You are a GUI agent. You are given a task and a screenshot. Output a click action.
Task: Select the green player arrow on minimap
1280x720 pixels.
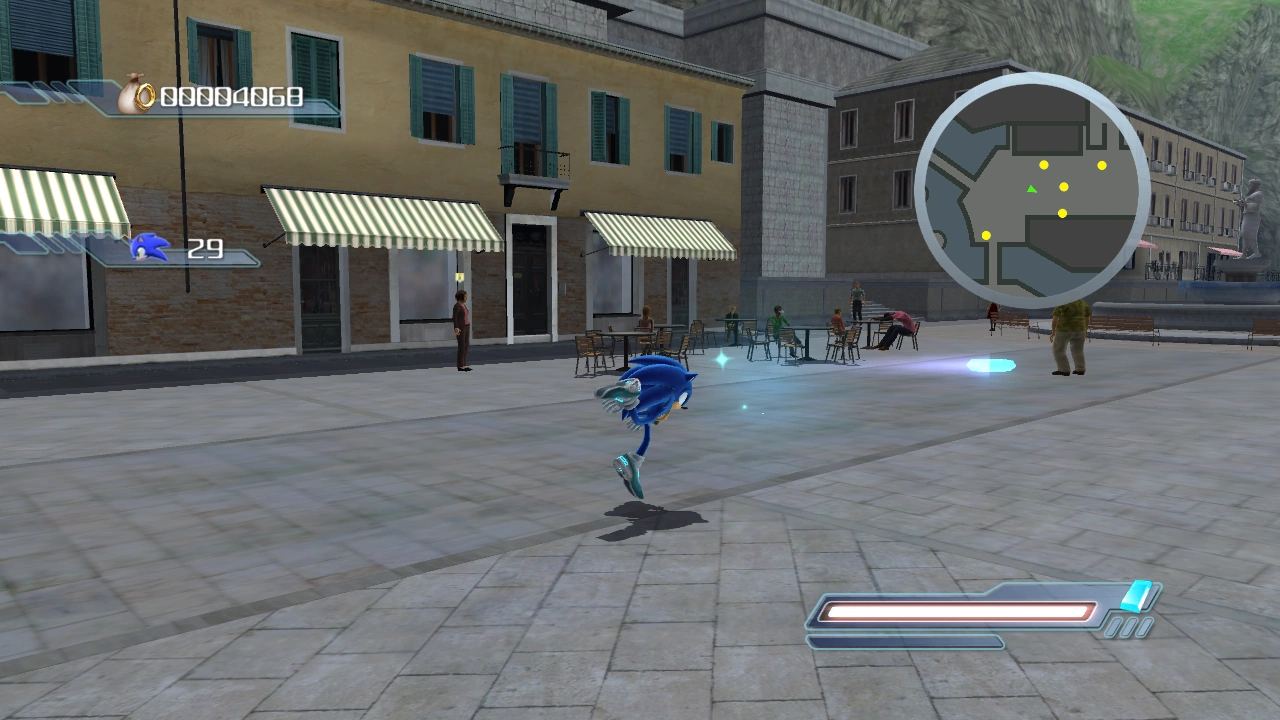[1031, 188]
